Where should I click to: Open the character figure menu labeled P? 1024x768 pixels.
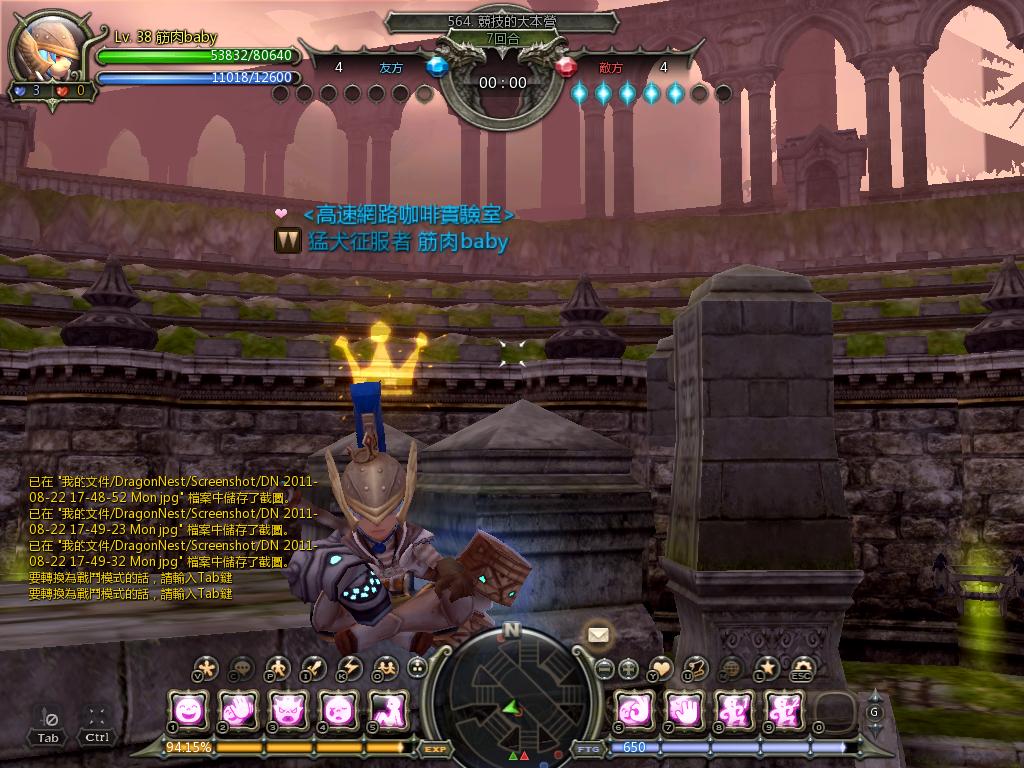[278, 668]
